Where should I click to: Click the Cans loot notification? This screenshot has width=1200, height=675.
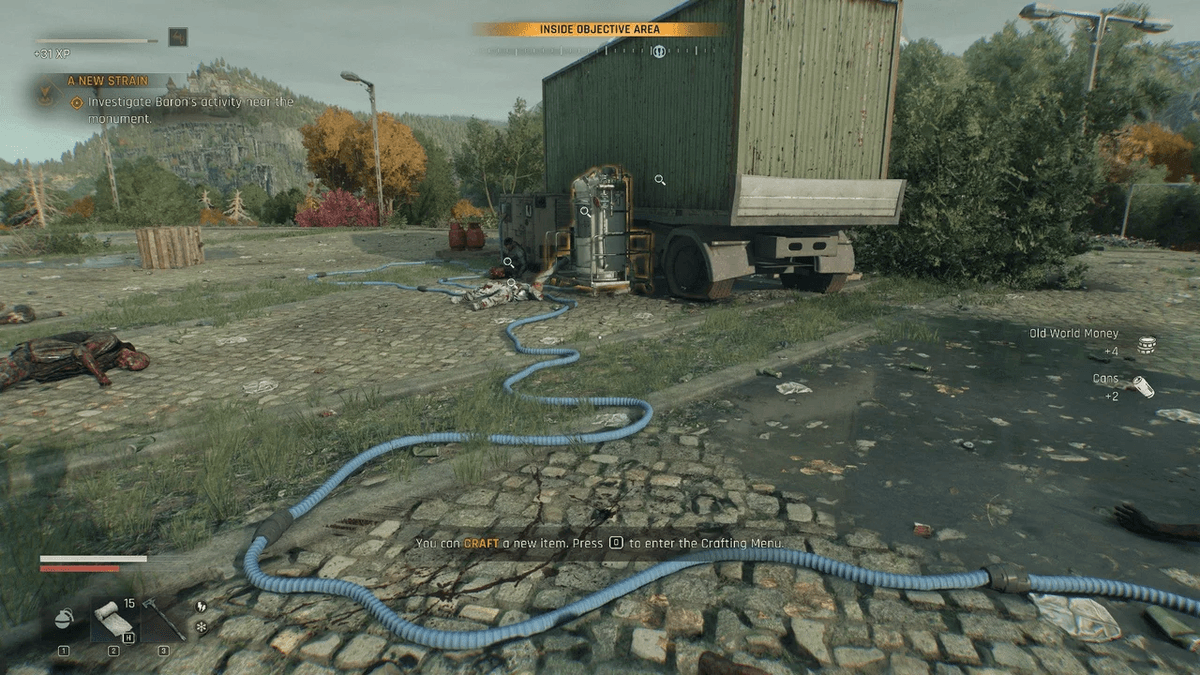[1122, 386]
